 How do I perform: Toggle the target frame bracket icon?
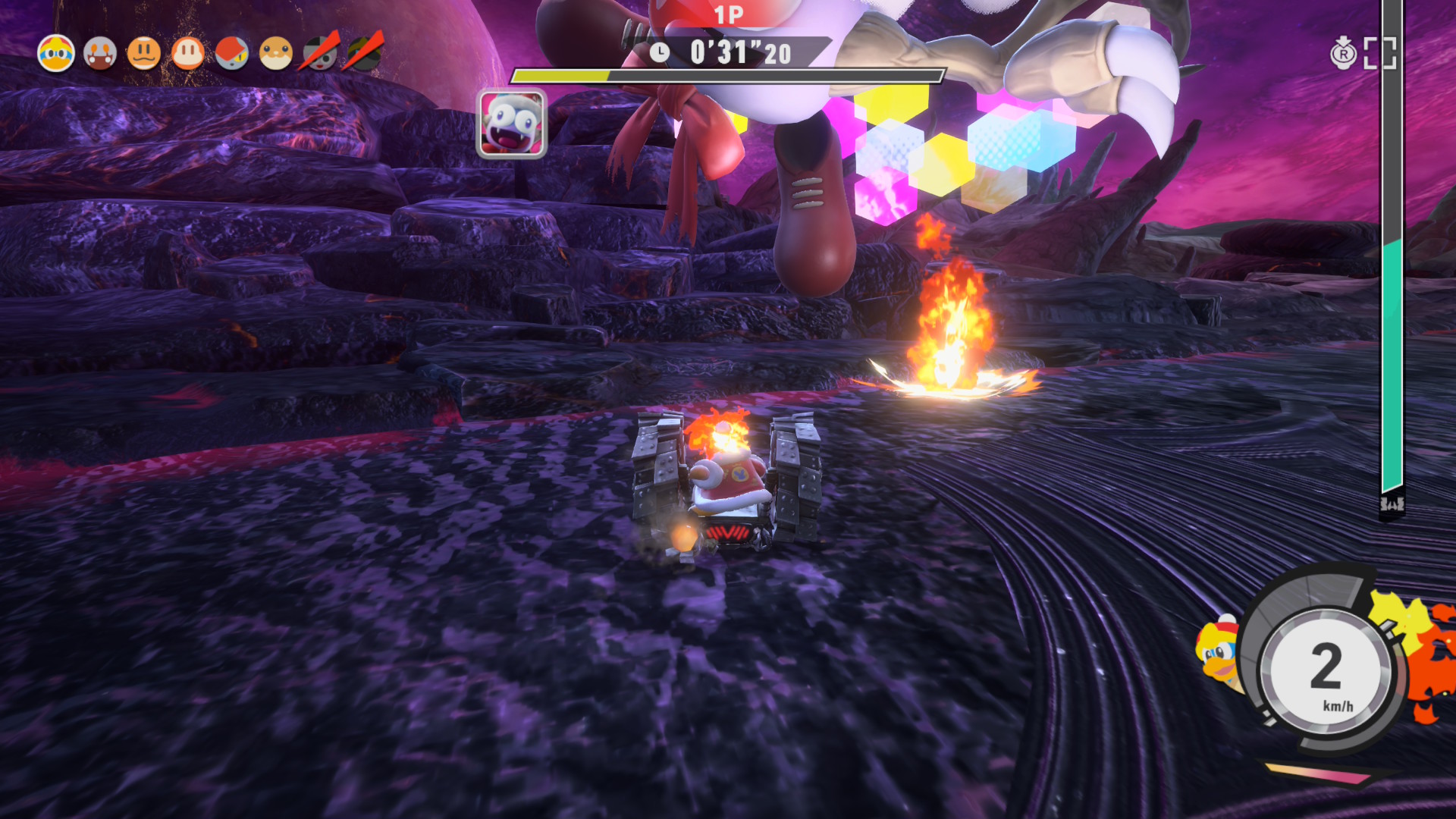point(1380,53)
